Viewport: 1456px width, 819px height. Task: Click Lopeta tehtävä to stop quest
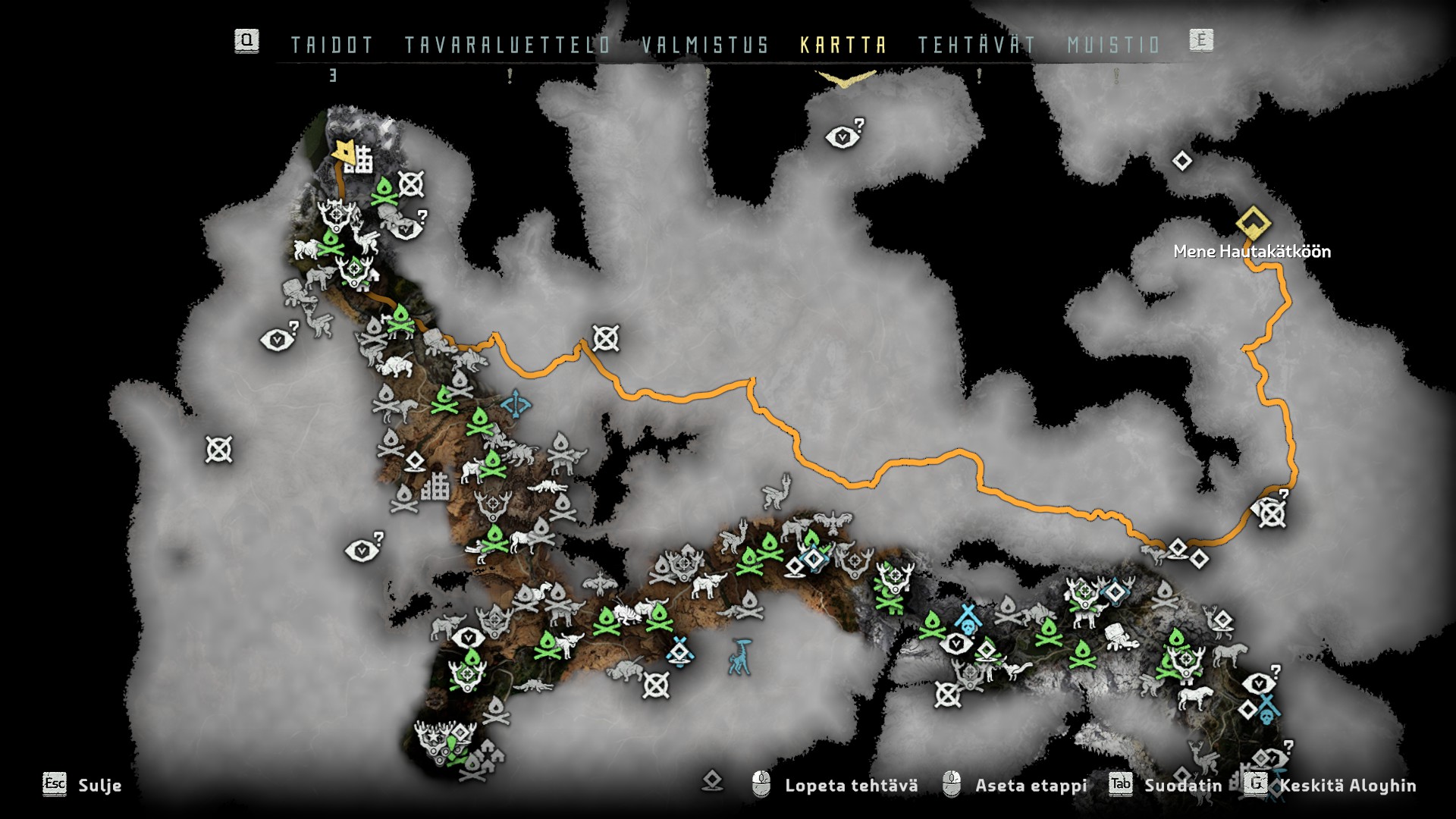click(x=851, y=786)
